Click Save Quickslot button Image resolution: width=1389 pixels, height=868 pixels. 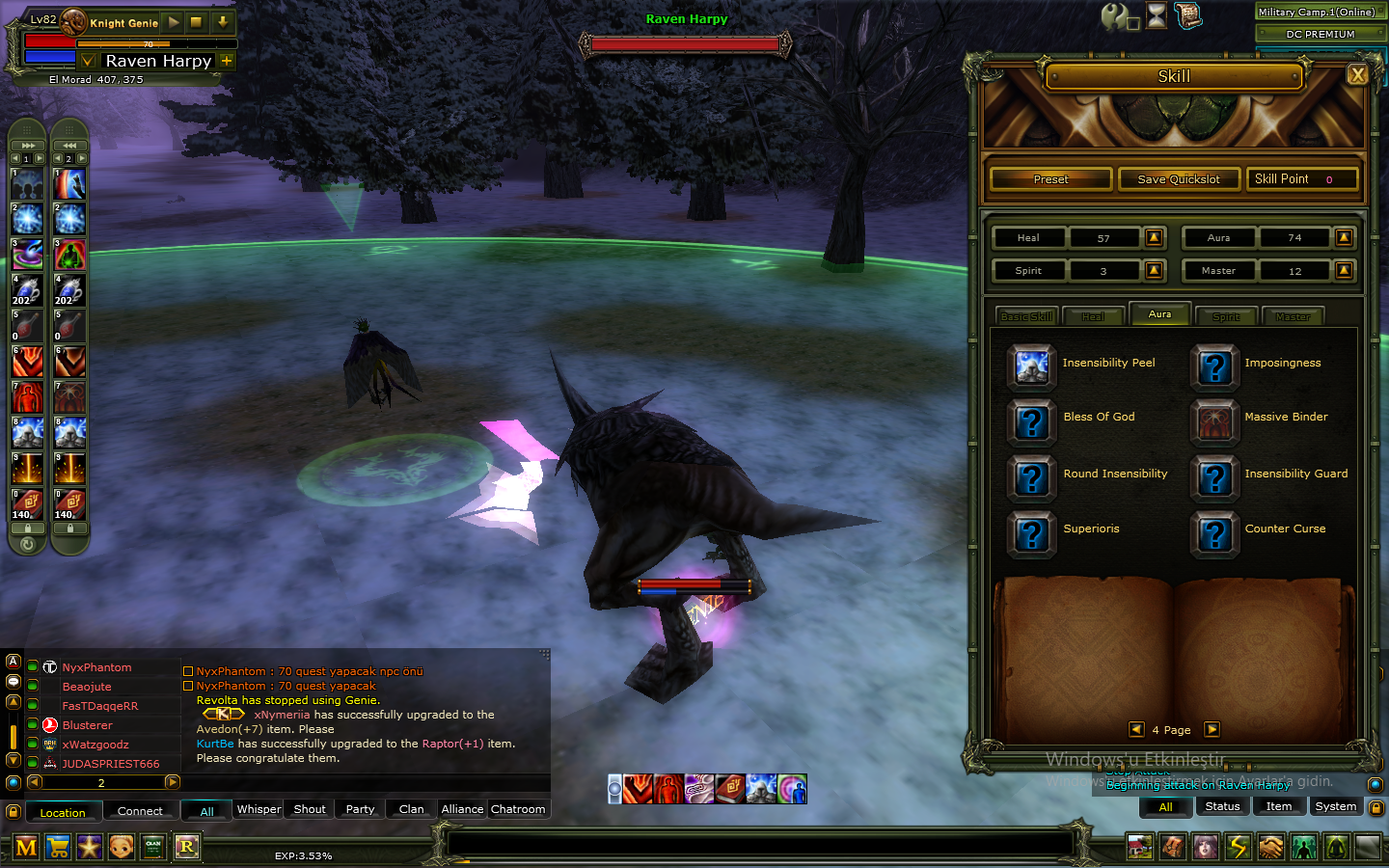1178,179
